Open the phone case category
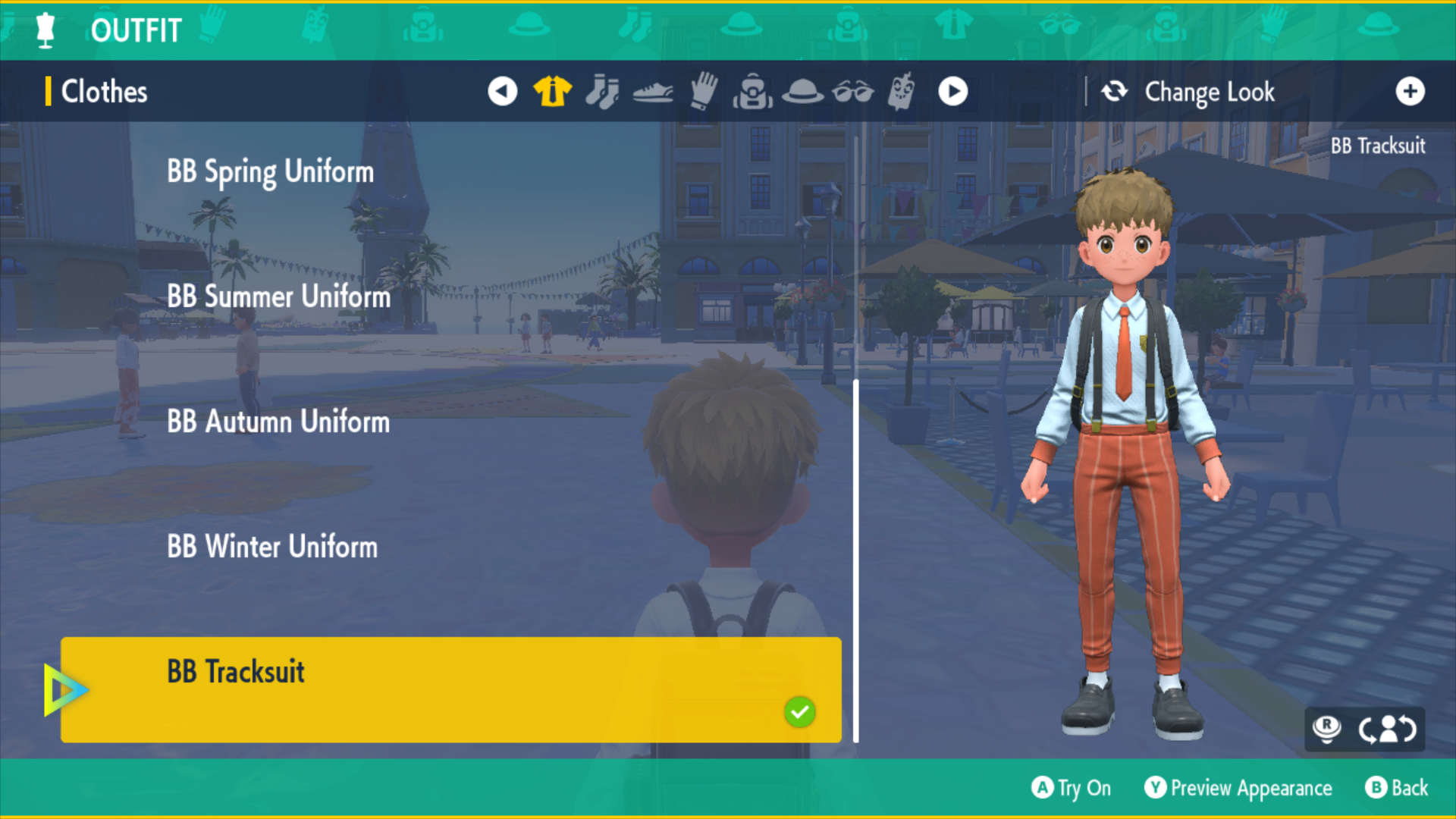The height and width of the screenshot is (819, 1456). tap(902, 92)
